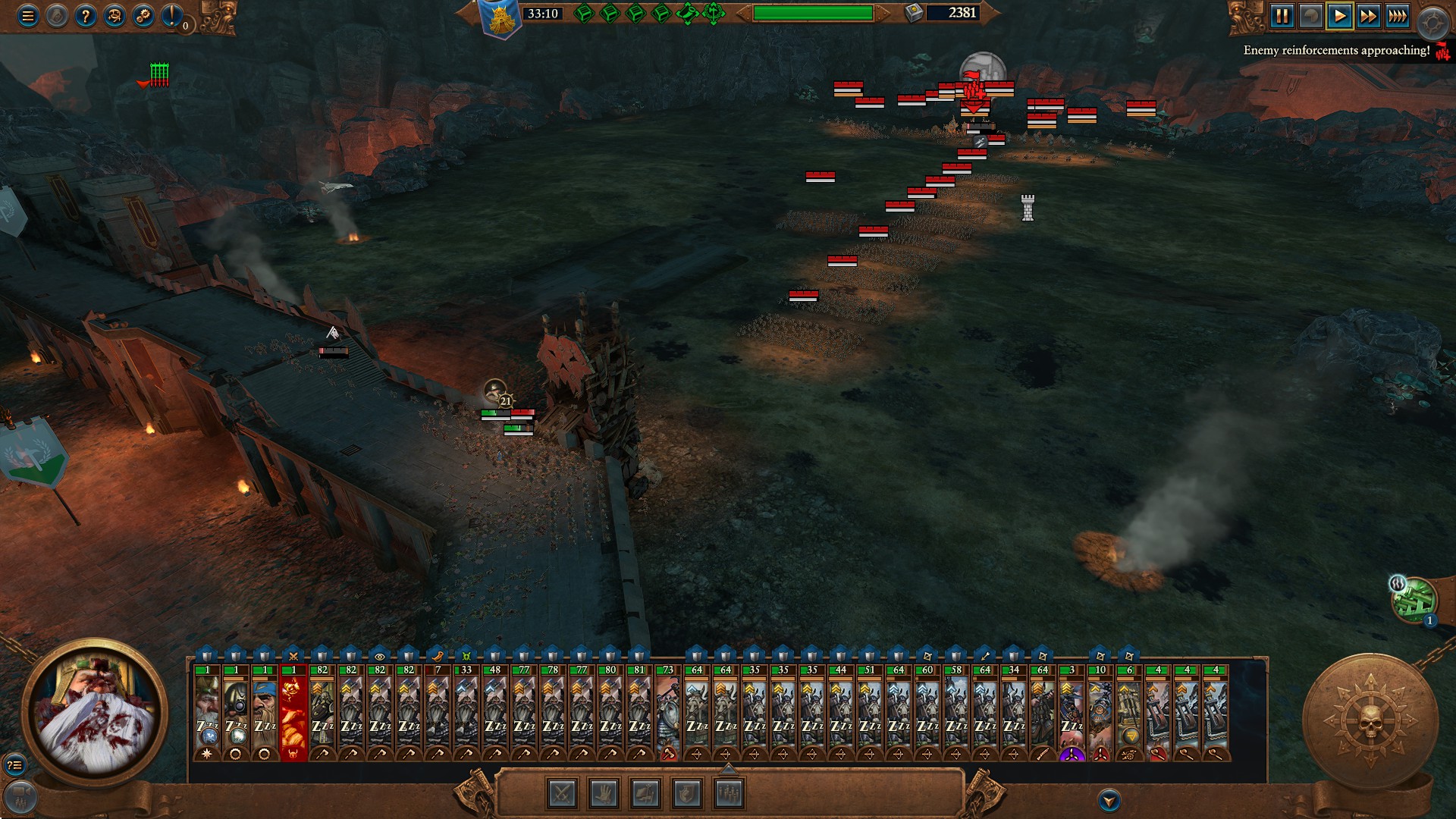Expand the small chevron above the formations panel

[x=730, y=768]
